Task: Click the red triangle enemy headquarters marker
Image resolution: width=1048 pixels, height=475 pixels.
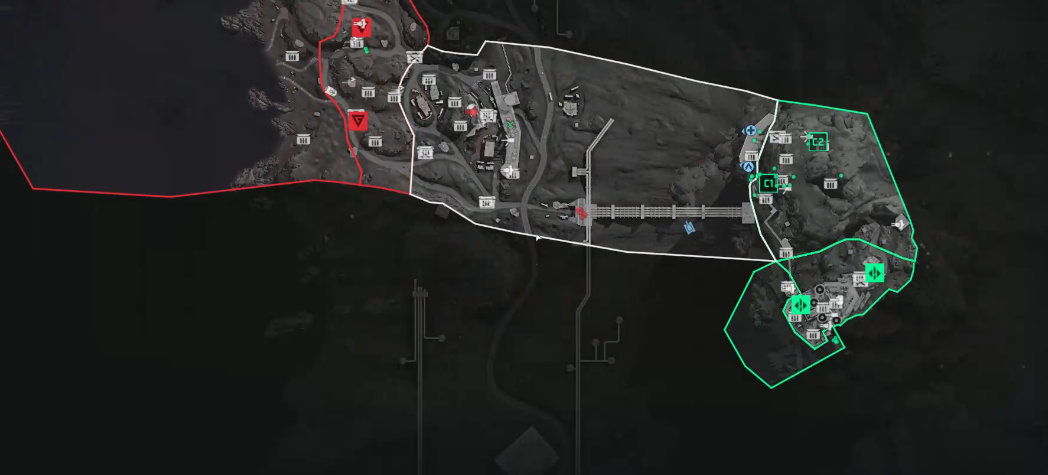Action: [x=358, y=120]
